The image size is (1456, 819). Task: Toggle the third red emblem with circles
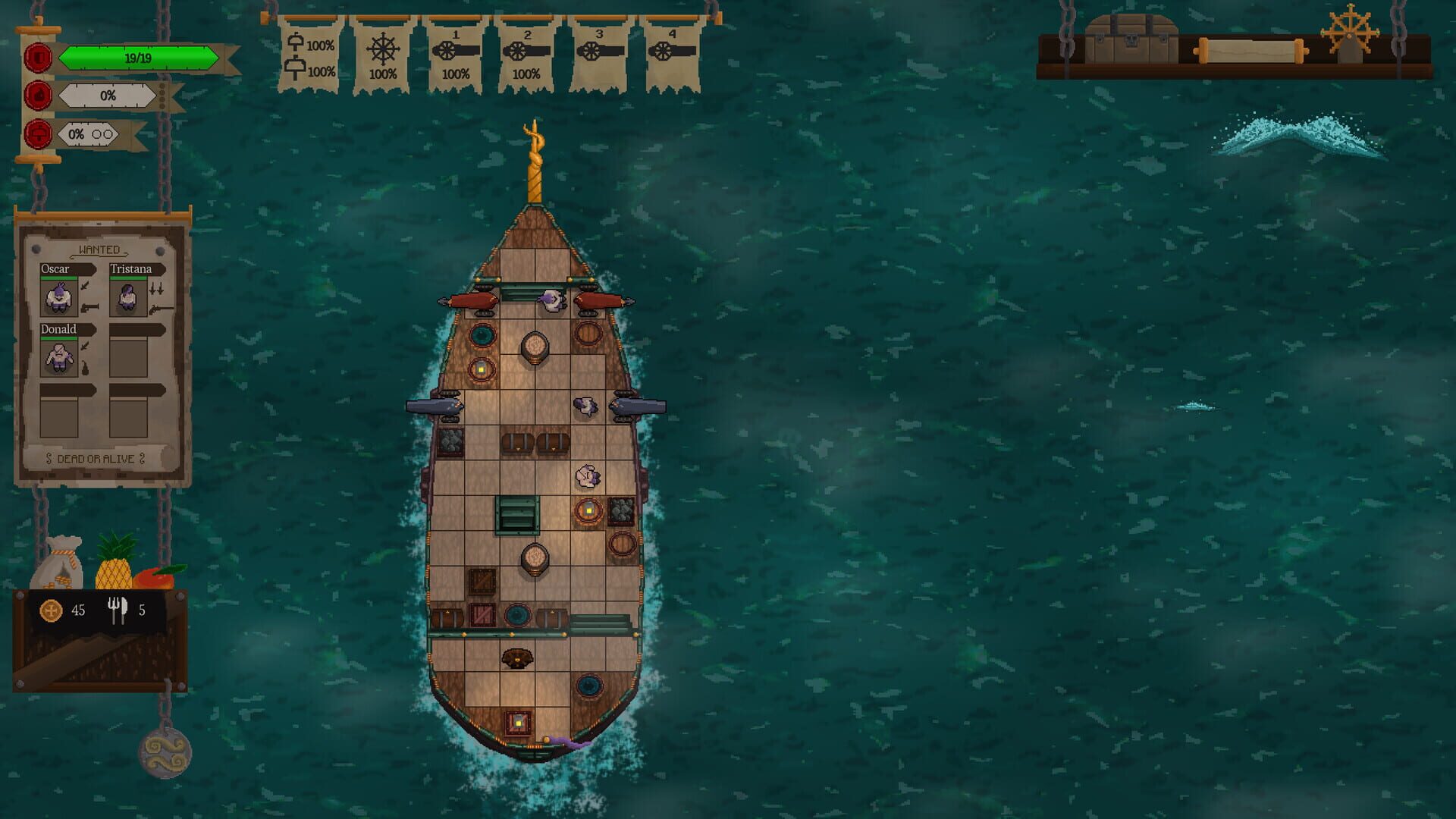pos(39,135)
